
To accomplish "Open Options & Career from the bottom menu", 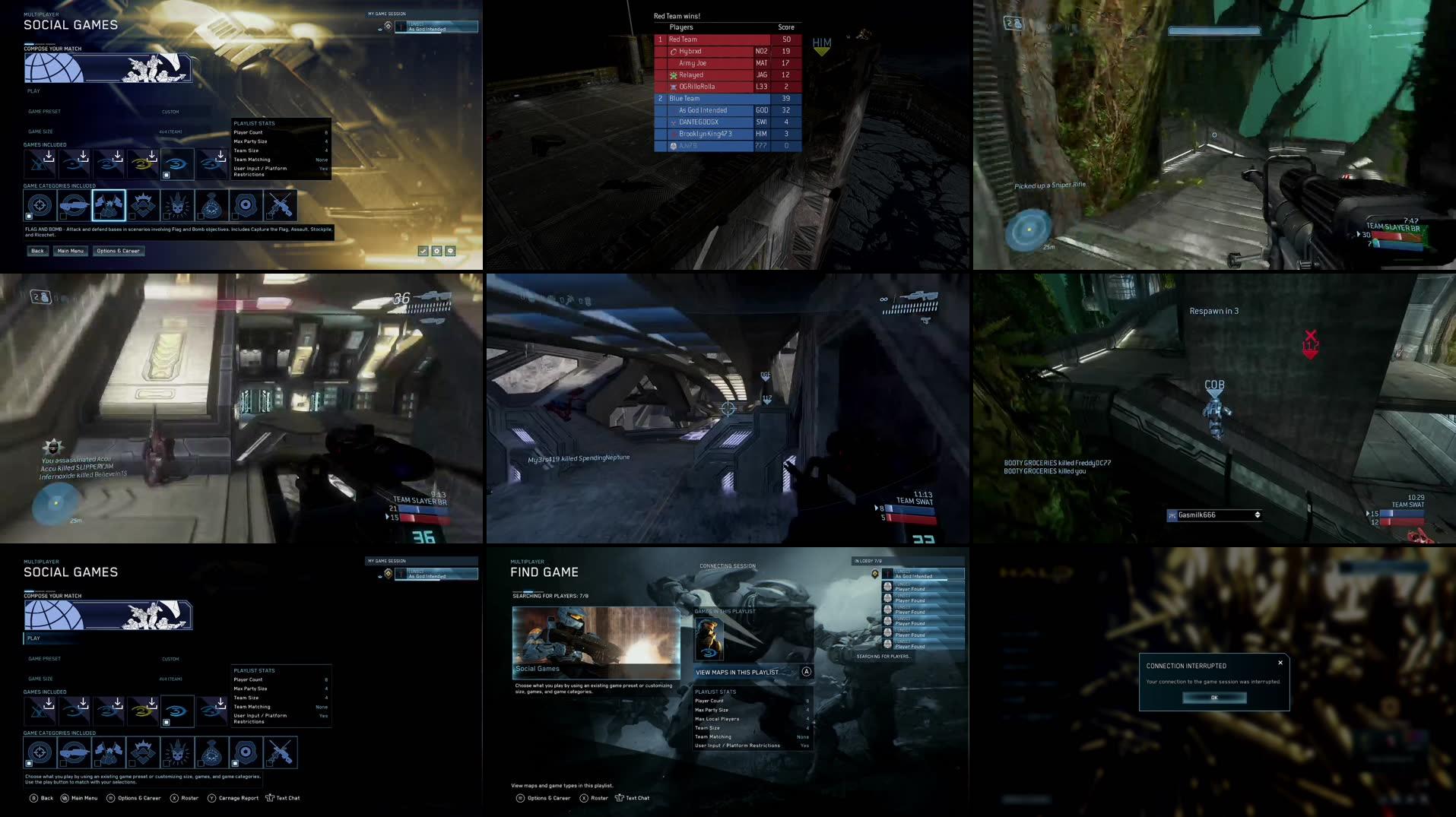I will (x=135, y=798).
